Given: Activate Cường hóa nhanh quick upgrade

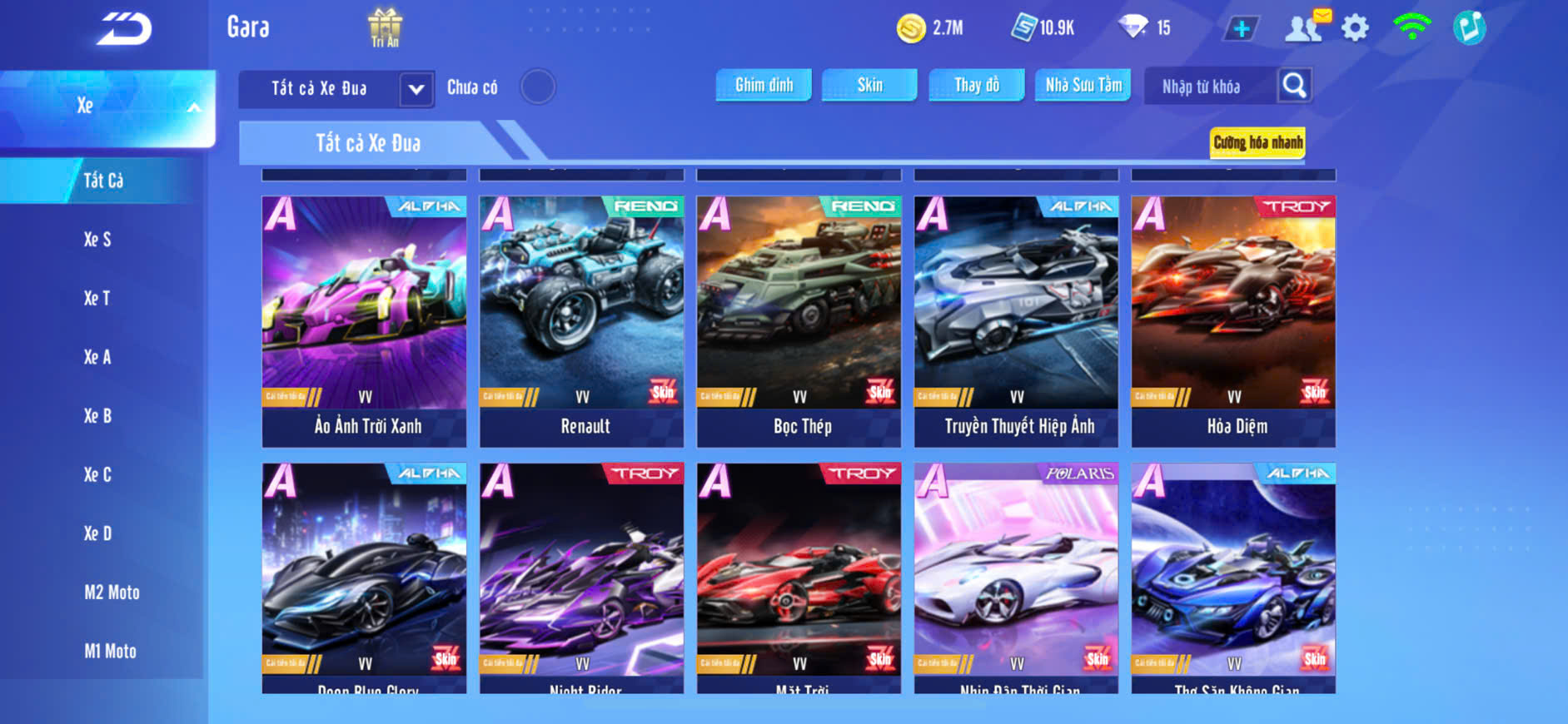Looking at the screenshot, I should click(1257, 142).
